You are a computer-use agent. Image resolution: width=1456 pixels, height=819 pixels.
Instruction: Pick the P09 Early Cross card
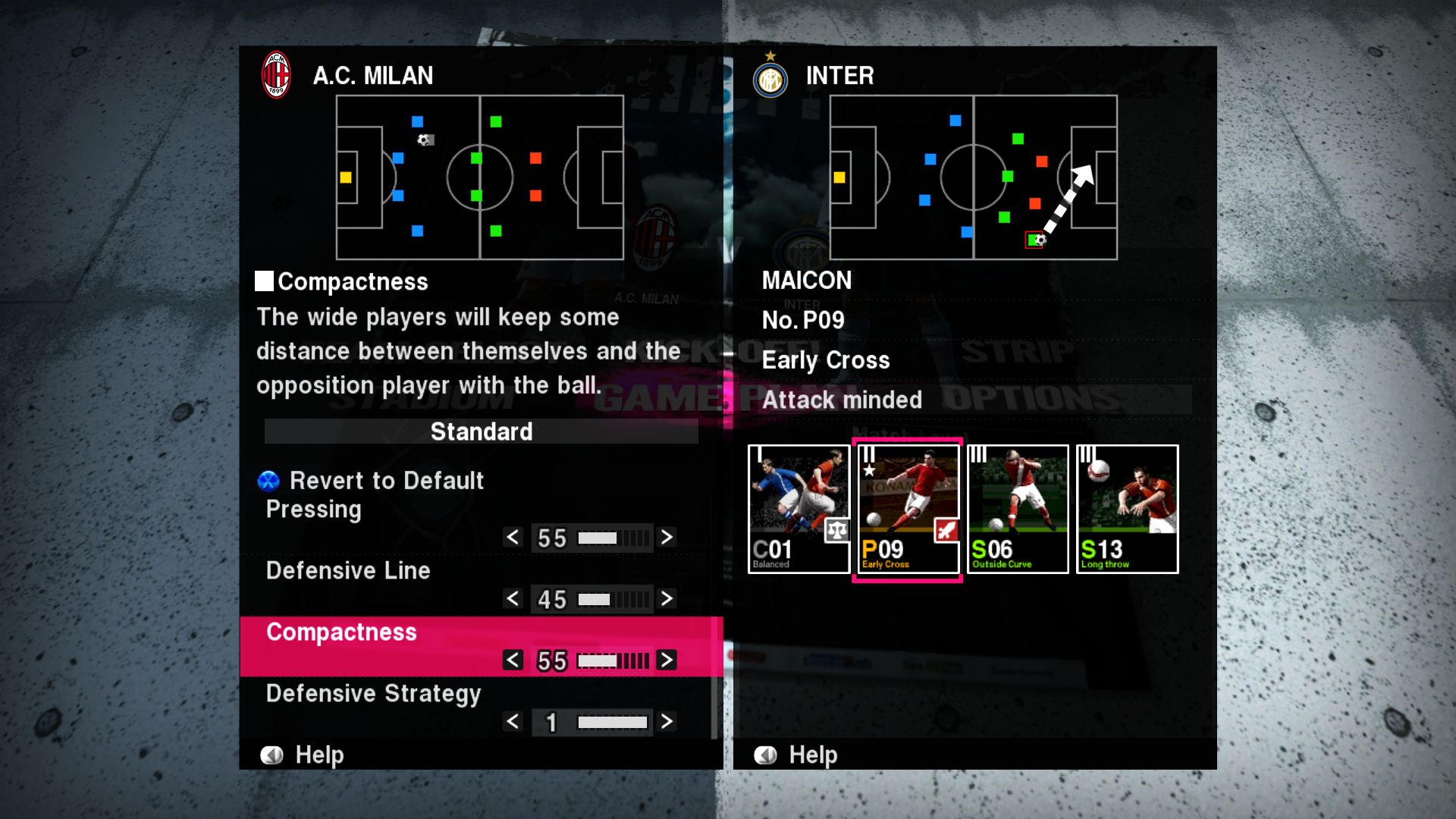pyautogui.click(x=908, y=509)
